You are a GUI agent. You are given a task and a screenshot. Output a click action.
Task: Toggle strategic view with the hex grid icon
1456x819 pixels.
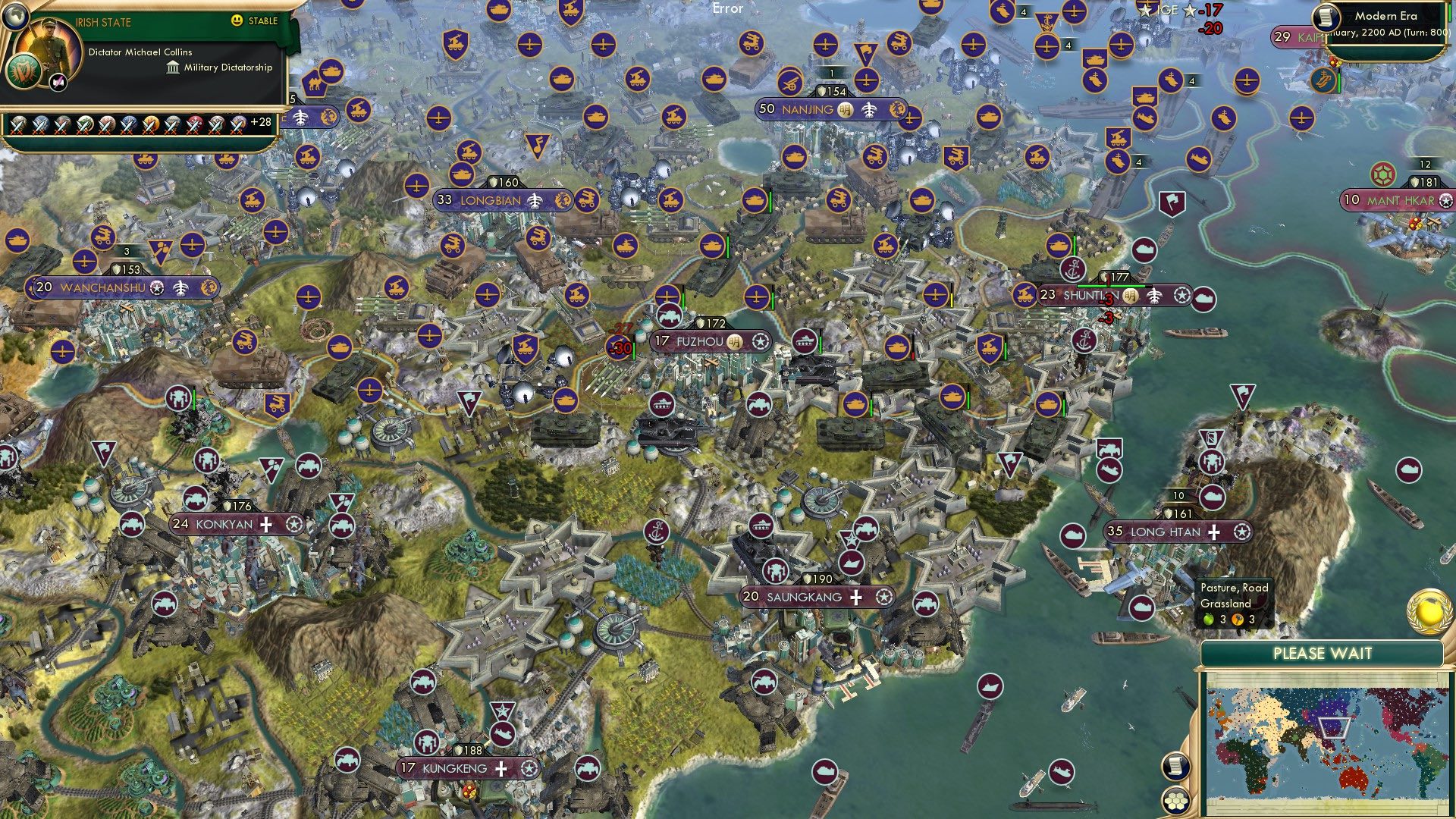click(x=1176, y=802)
